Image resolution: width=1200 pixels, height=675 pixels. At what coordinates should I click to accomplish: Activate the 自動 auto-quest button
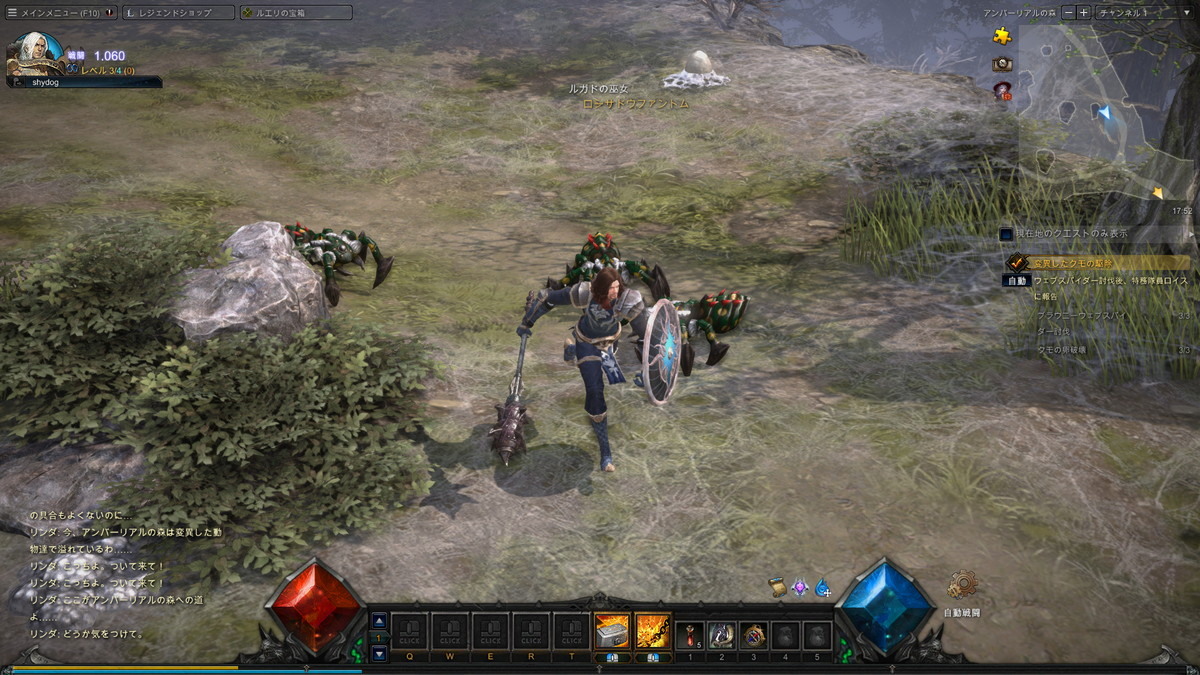point(1016,281)
